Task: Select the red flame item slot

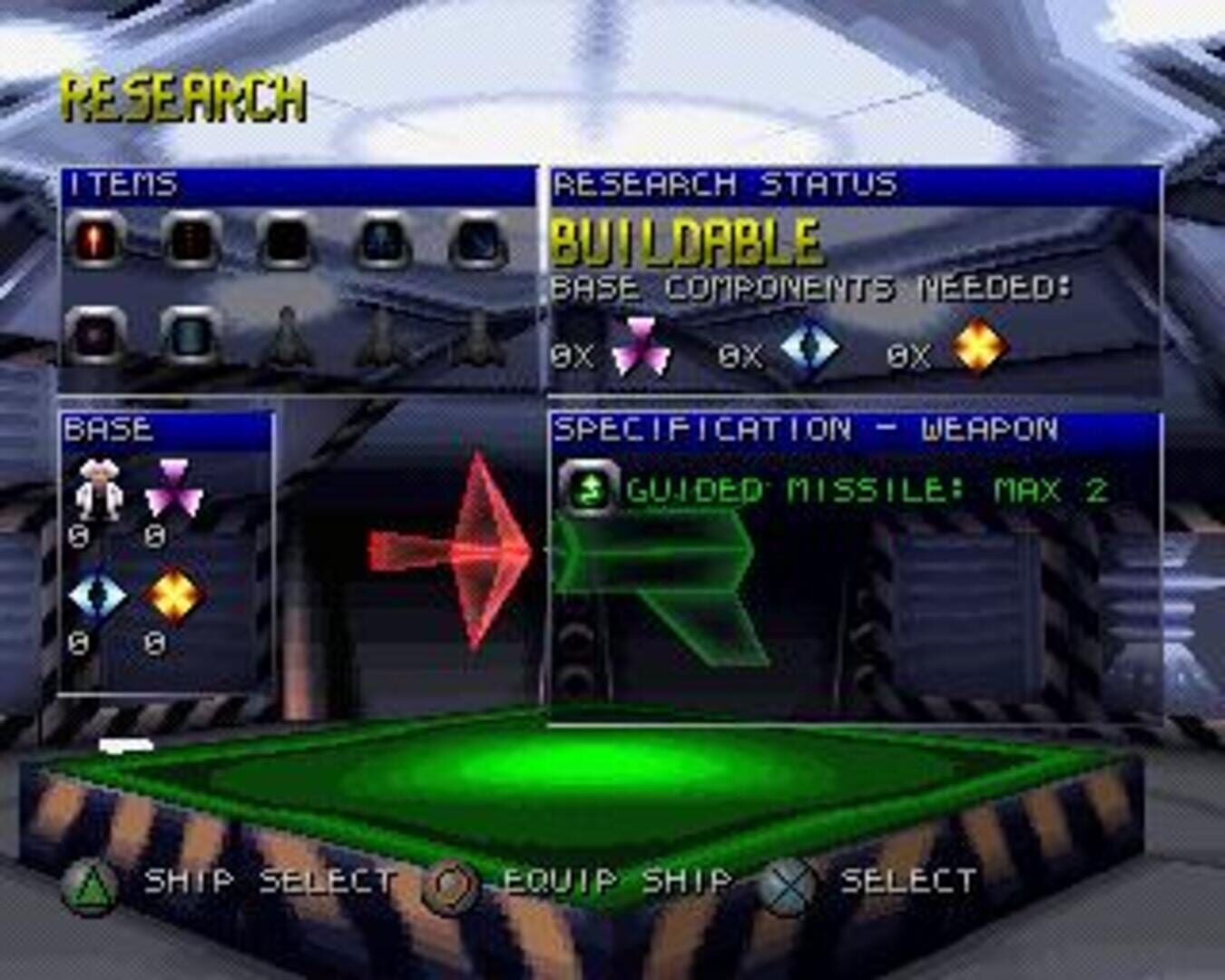Action: [x=93, y=238]
